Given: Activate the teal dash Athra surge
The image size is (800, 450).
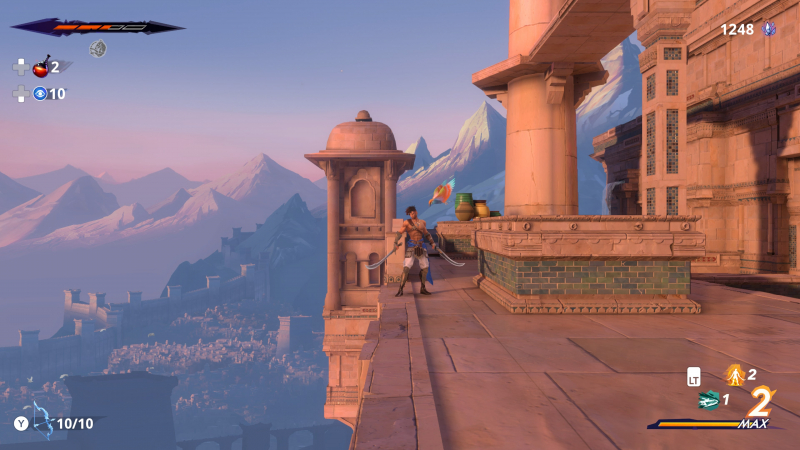Looking at the screenshot, I should pos(709,400).
